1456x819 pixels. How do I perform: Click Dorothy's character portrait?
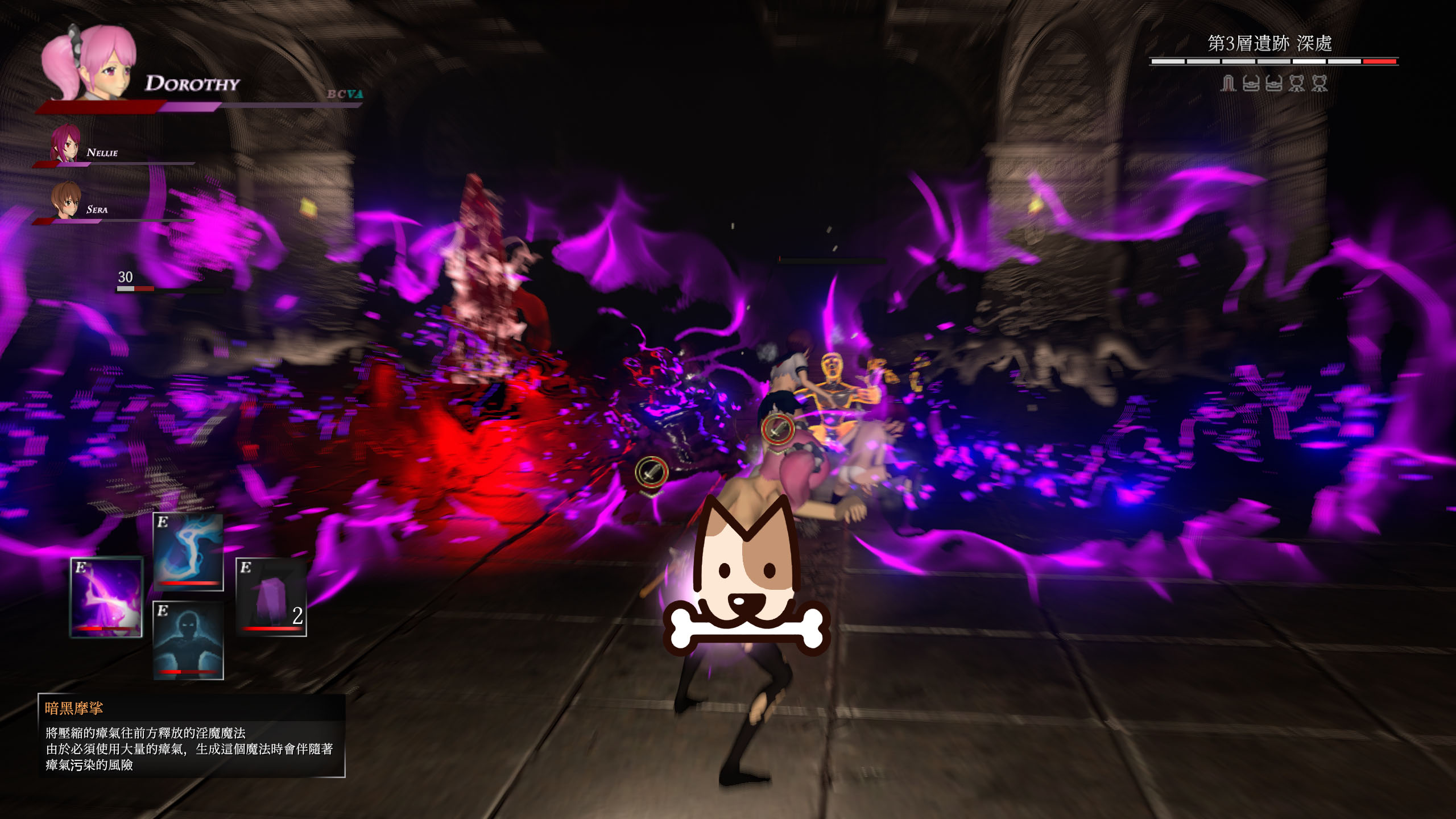90,64
